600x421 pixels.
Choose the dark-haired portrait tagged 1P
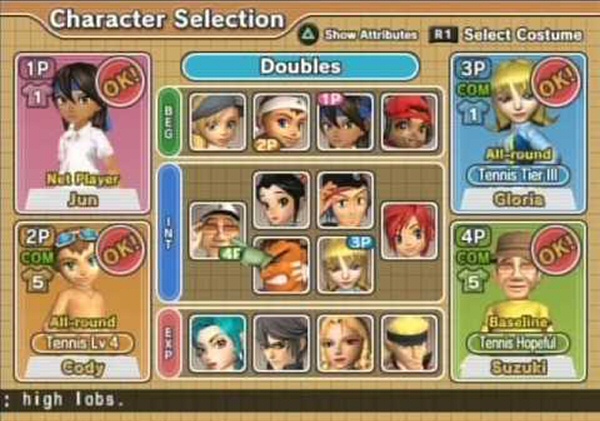tap(345, 121)
